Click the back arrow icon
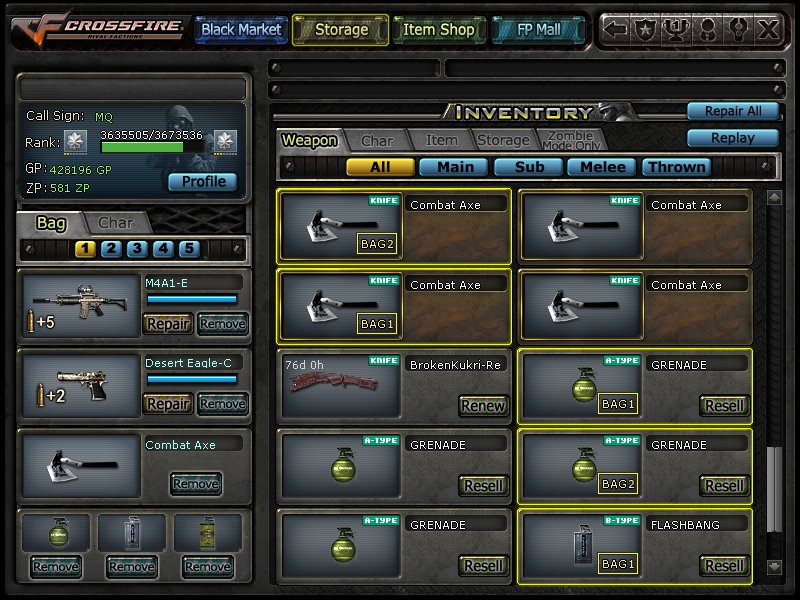The image size is (800, 600). point(616,29)
